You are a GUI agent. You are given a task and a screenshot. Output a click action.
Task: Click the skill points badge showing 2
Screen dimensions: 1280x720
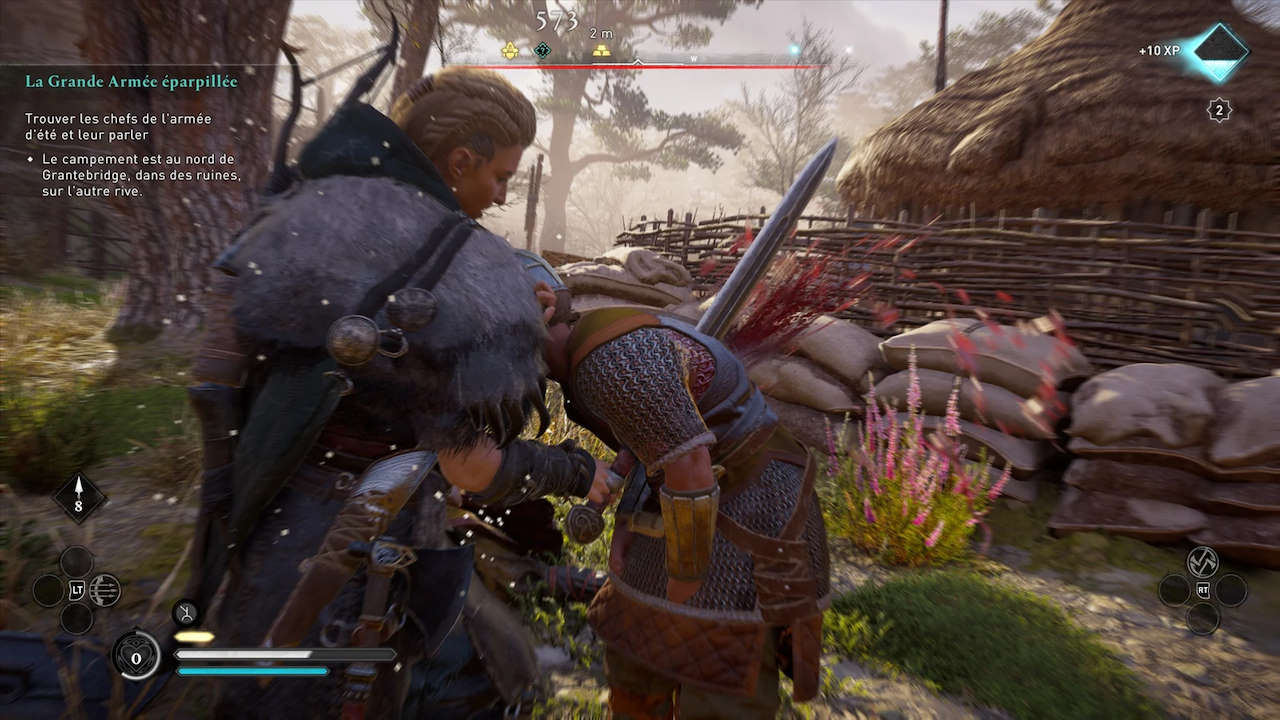pos(1219,110)
